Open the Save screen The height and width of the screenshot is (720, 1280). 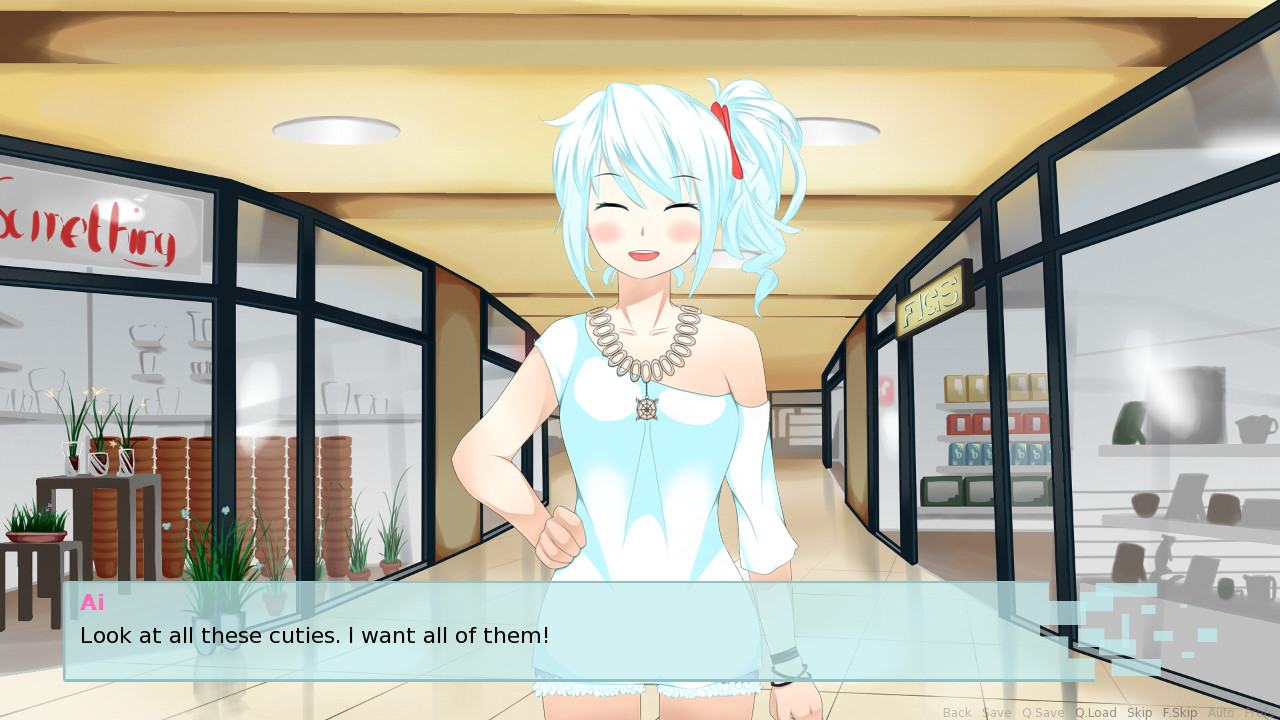tap(996, 712)
